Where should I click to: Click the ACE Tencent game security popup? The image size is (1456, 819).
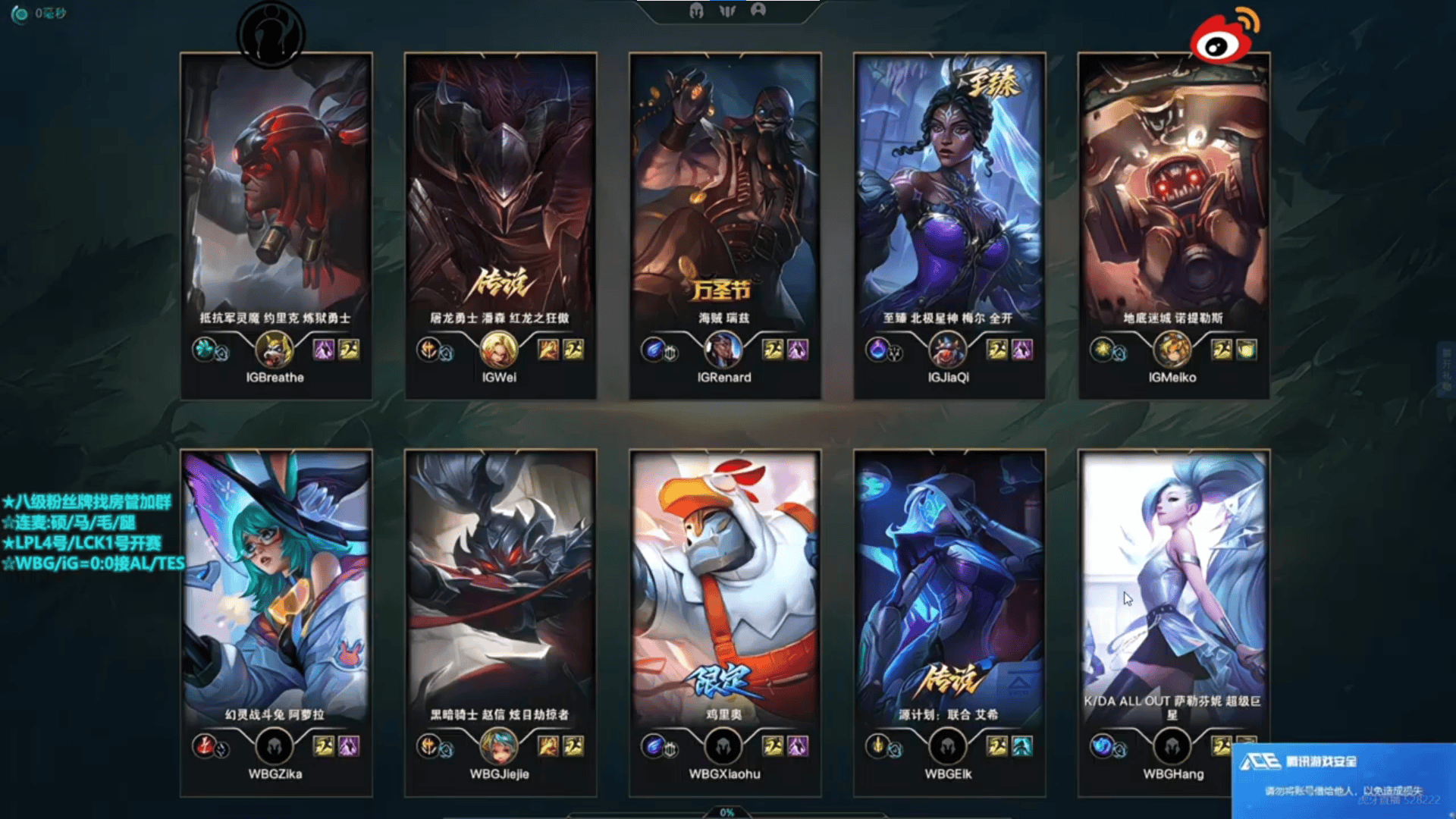click(x=1344, y=779)
